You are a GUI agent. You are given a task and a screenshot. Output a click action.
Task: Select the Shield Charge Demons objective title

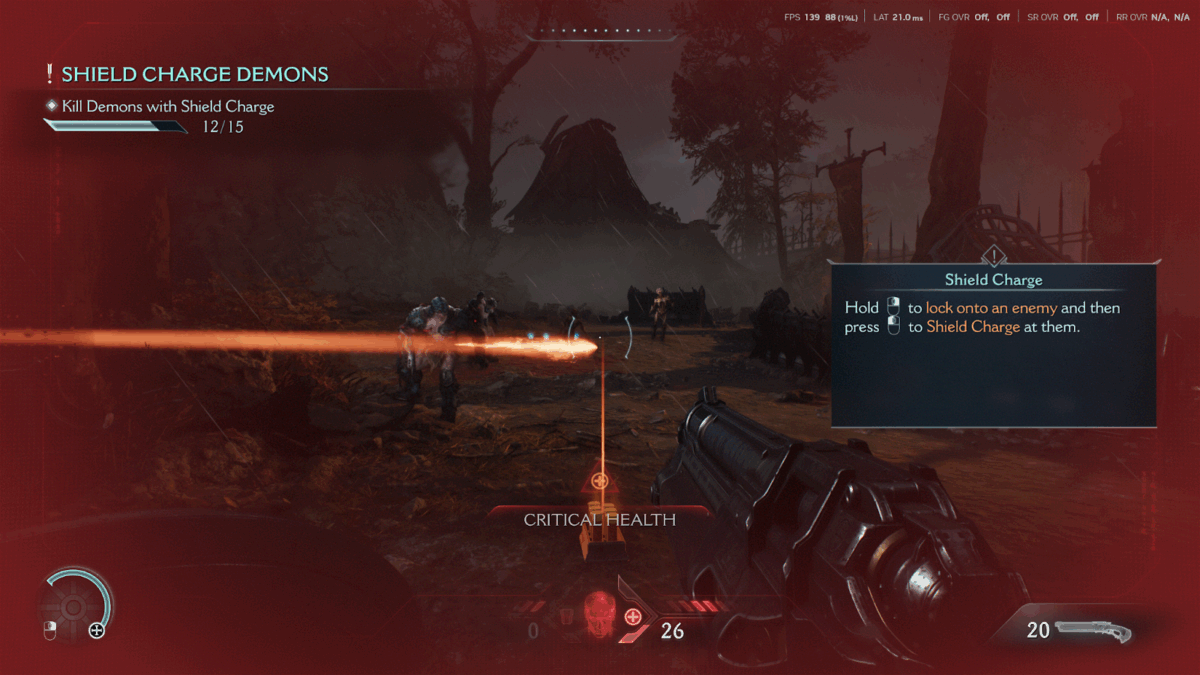(194, 74)
